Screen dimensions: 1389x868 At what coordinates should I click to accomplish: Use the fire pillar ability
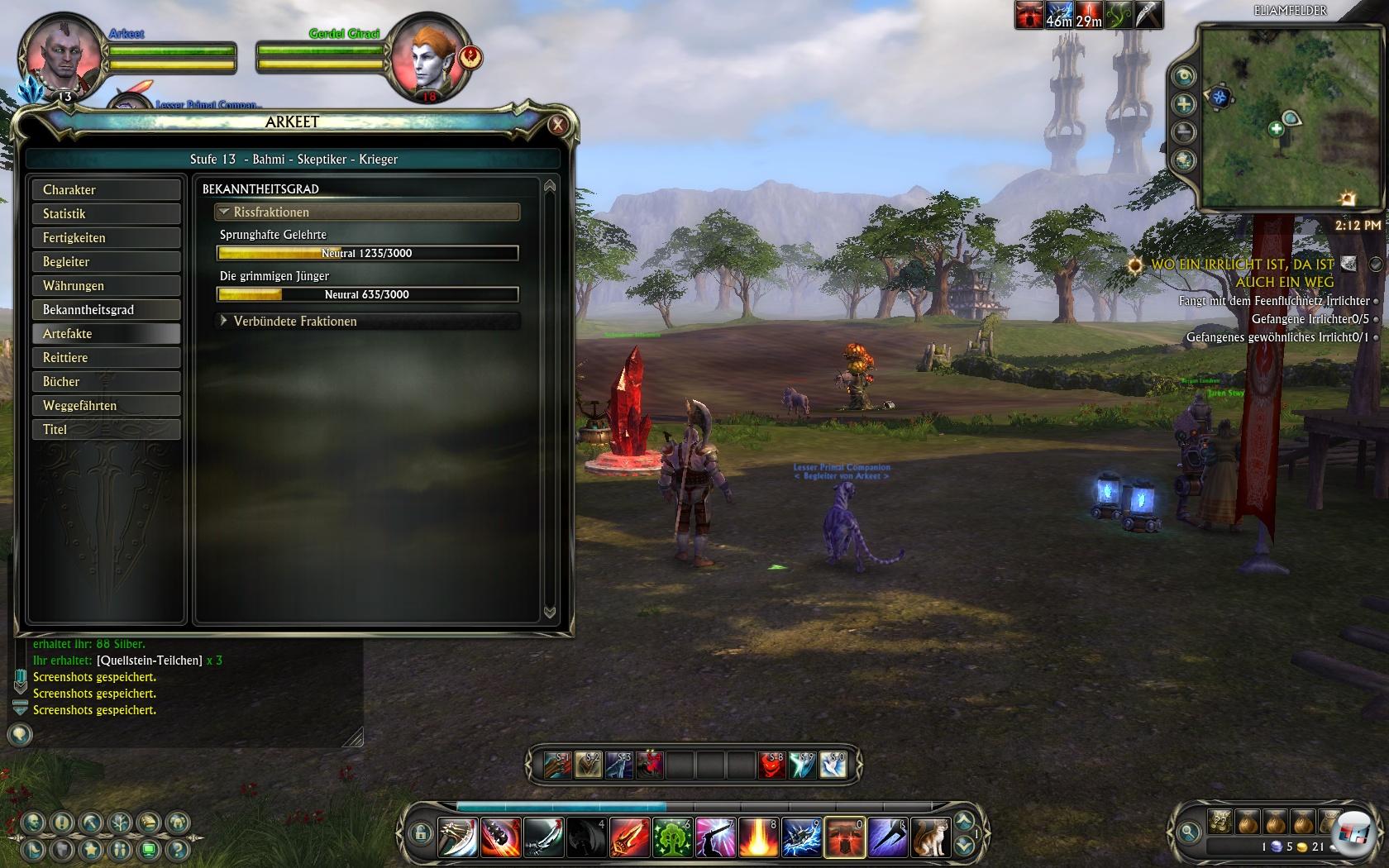[x=758, y=837]
